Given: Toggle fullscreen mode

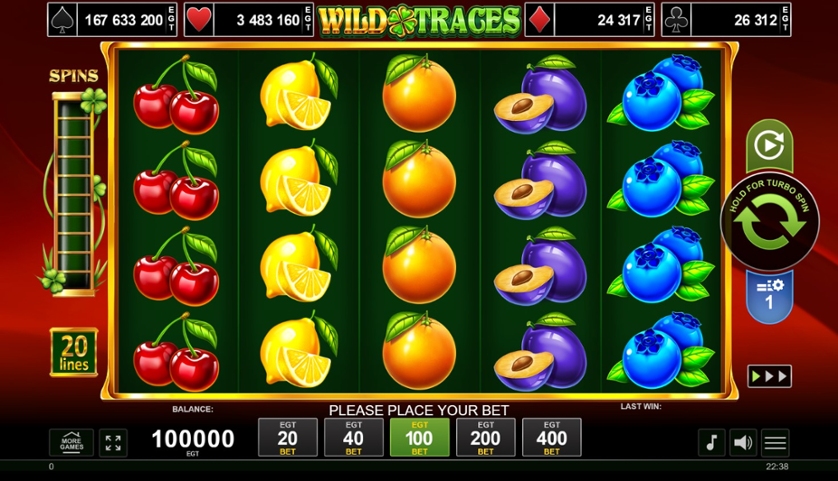Looking at the screenshot, I should pos(113,442).
